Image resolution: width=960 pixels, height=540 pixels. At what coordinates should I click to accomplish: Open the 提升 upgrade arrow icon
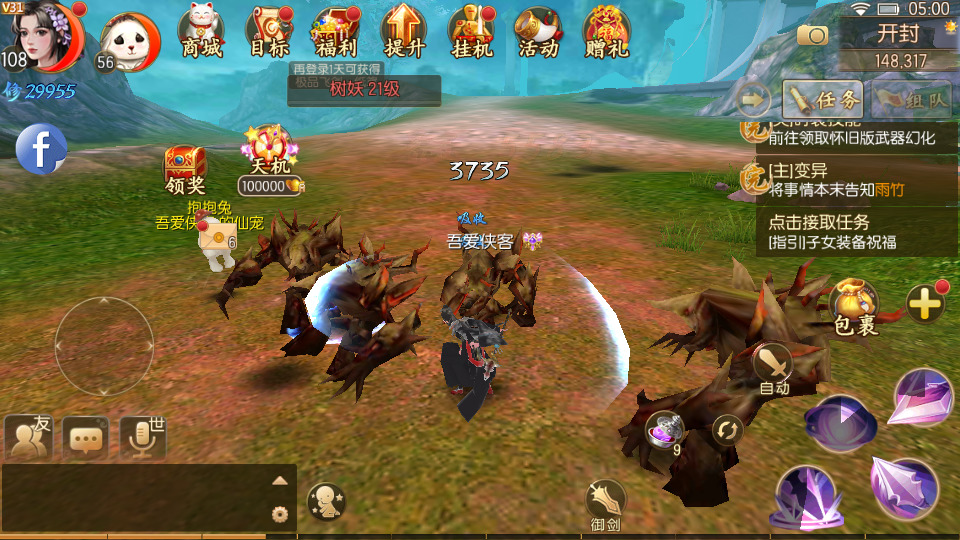(404, 32)
